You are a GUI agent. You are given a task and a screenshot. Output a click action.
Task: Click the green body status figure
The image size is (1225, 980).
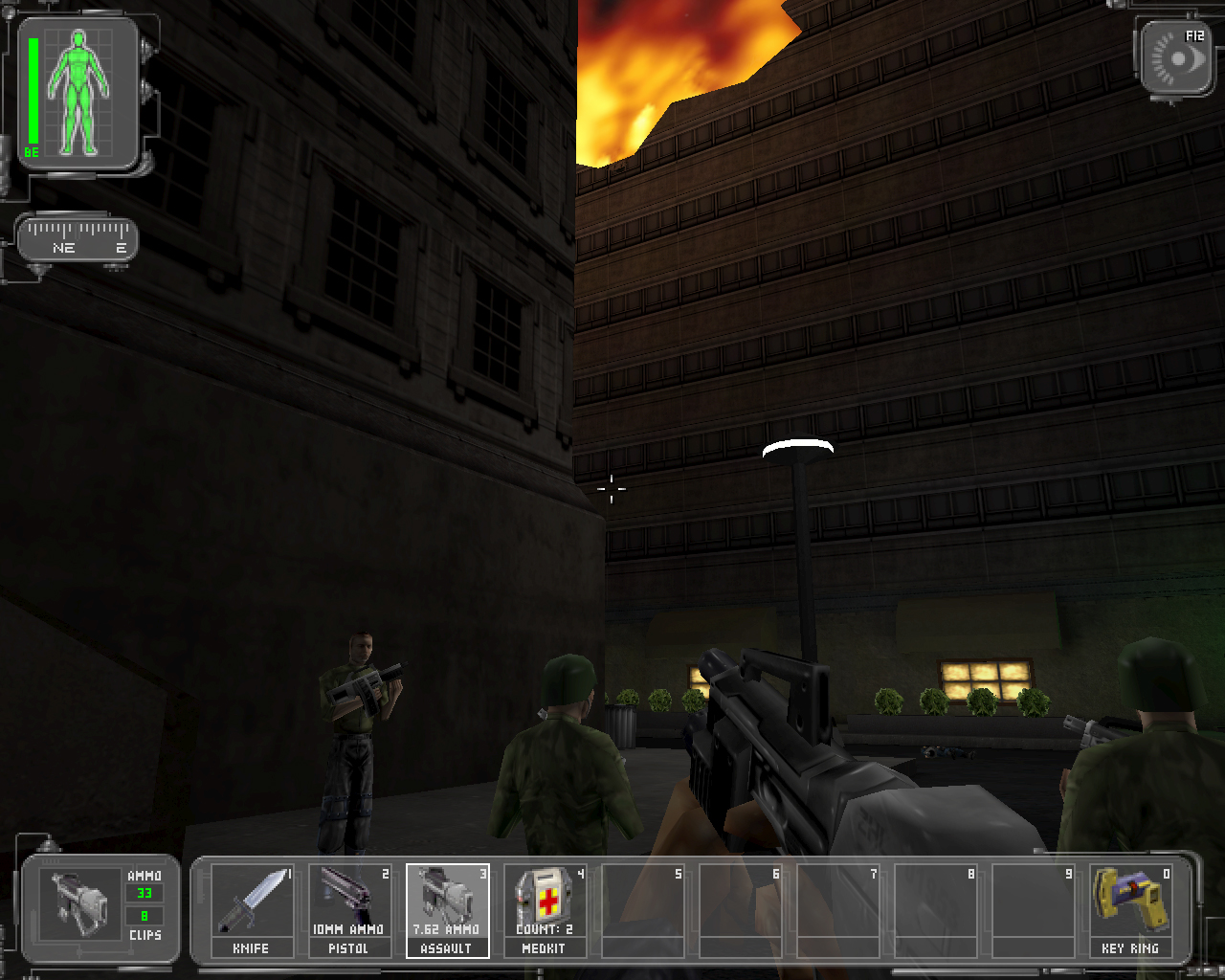pyautogui.click(x=80, y=92)
